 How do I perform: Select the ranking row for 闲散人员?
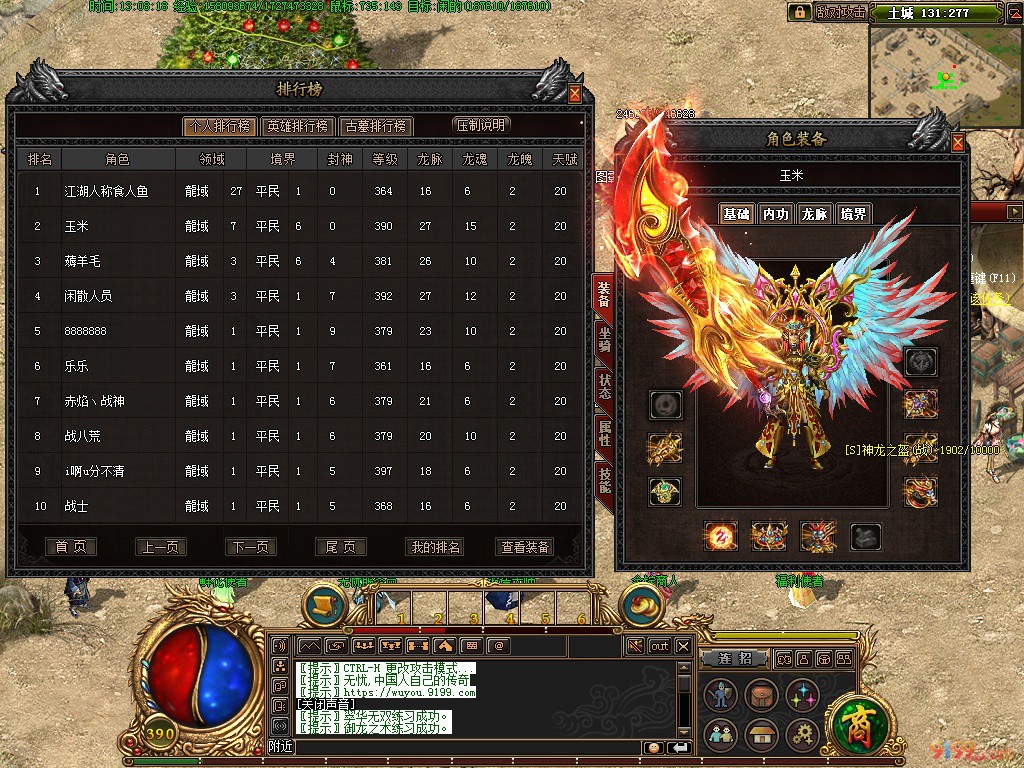tap(300, 296)
